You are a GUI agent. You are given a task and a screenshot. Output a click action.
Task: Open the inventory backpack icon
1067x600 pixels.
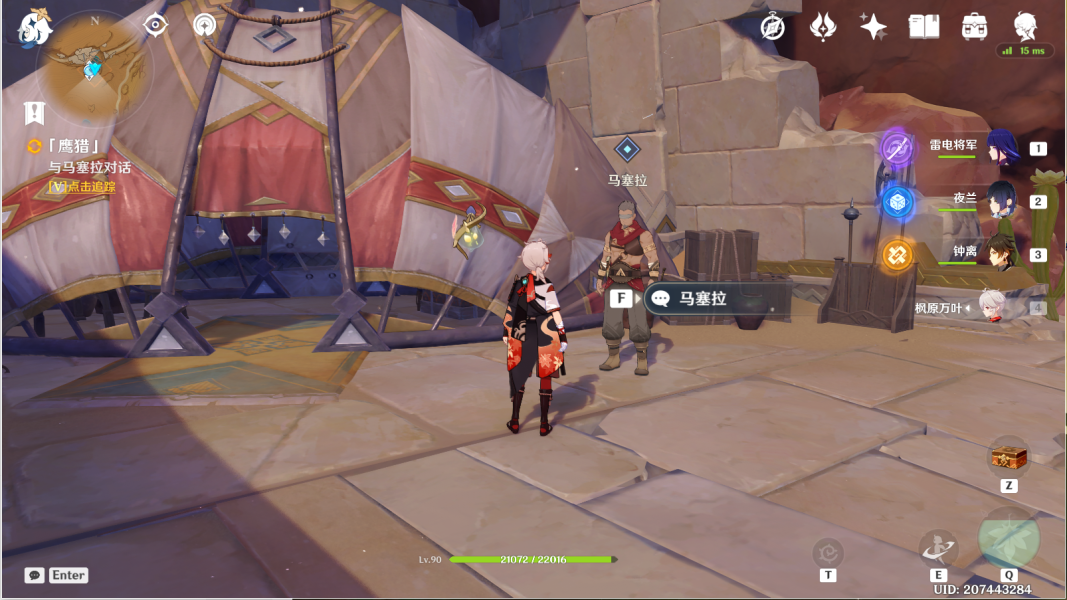(975, 27)
